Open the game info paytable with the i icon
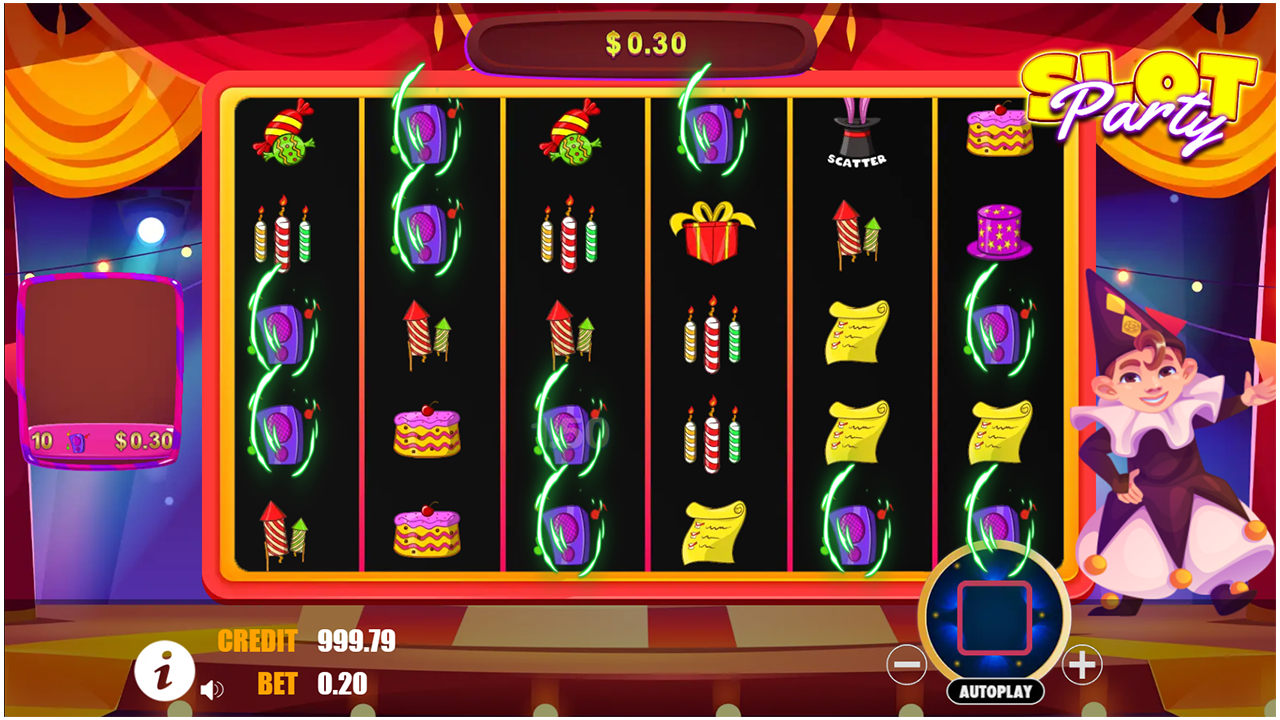The image size is (1280, 720). tap(163, 673)
